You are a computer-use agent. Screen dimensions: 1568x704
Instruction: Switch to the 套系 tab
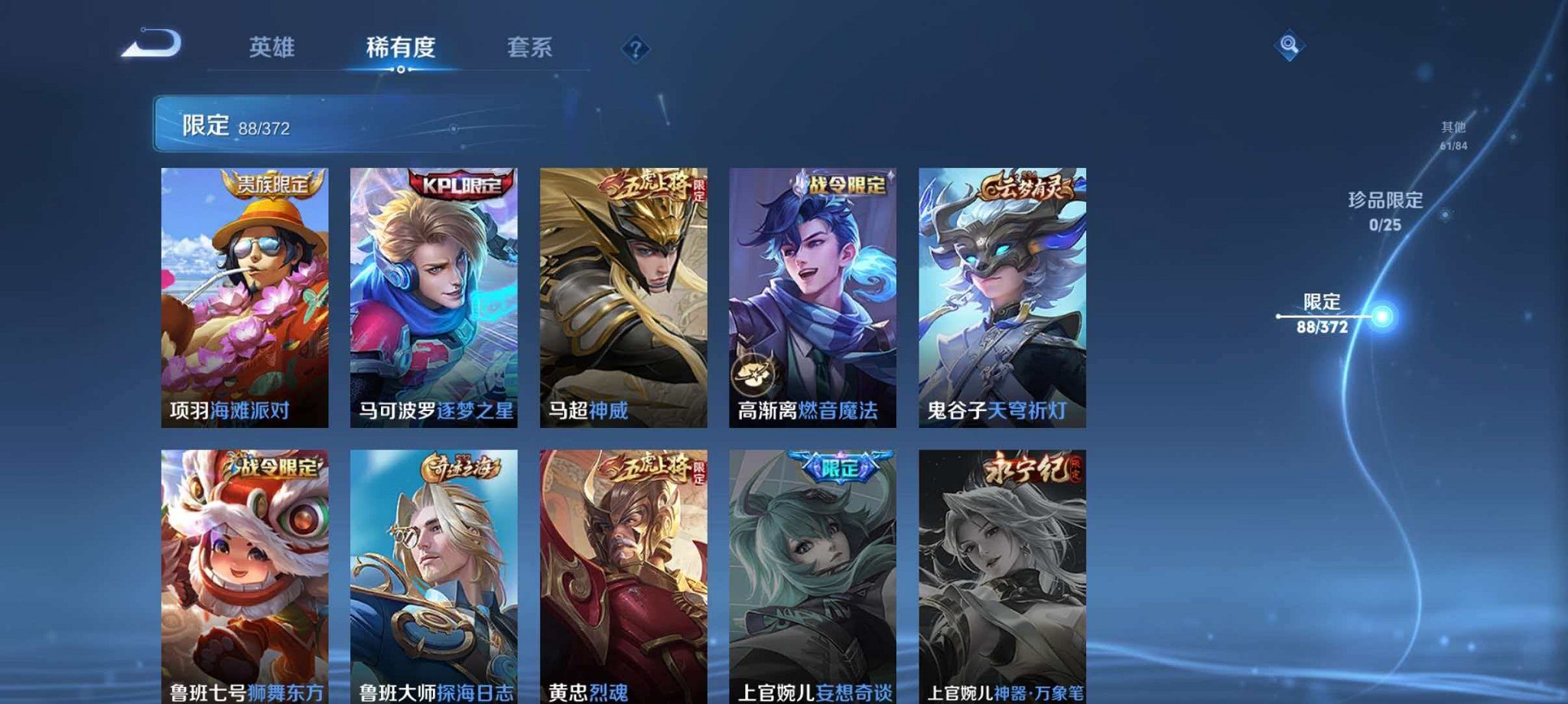(530, 47)
